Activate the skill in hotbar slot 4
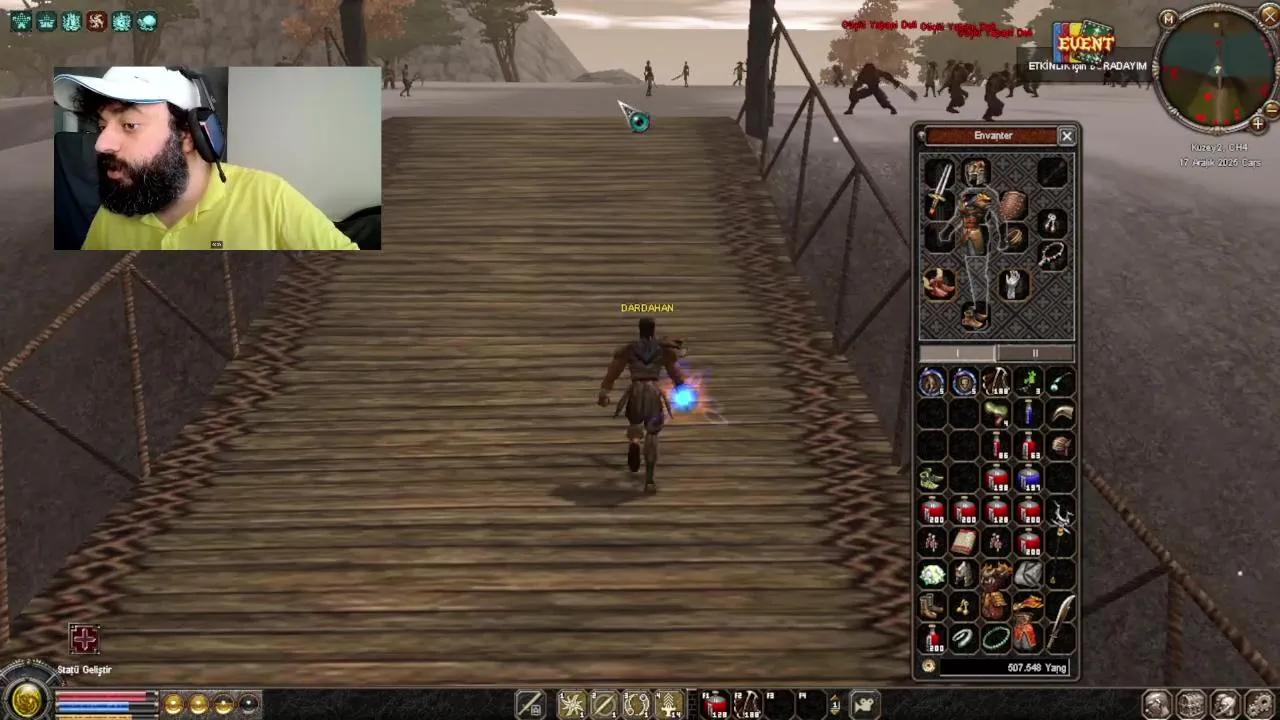This screenshot has height=720, width=1280. coord(669,703)
